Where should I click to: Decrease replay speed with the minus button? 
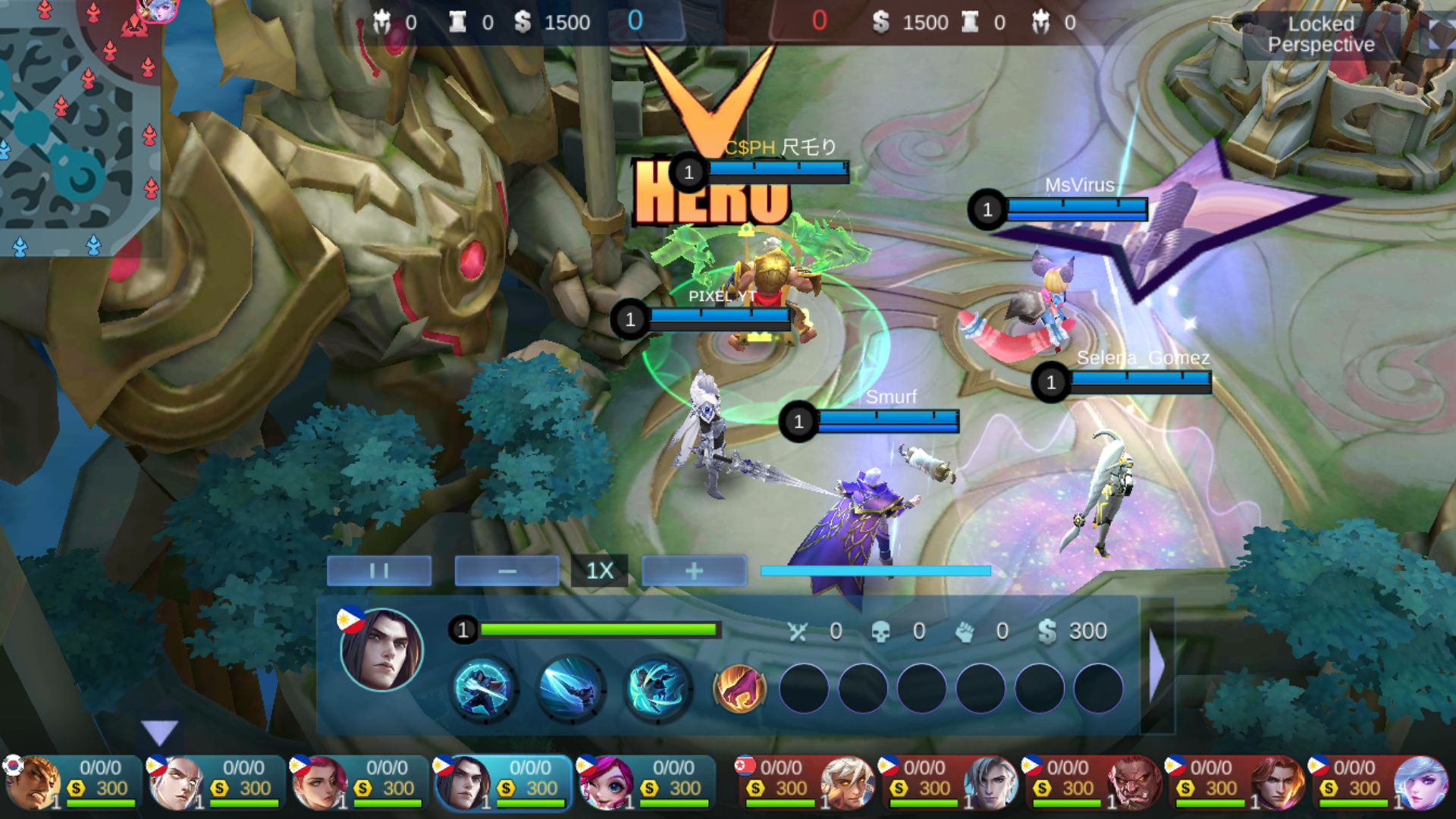coord(507,571)
